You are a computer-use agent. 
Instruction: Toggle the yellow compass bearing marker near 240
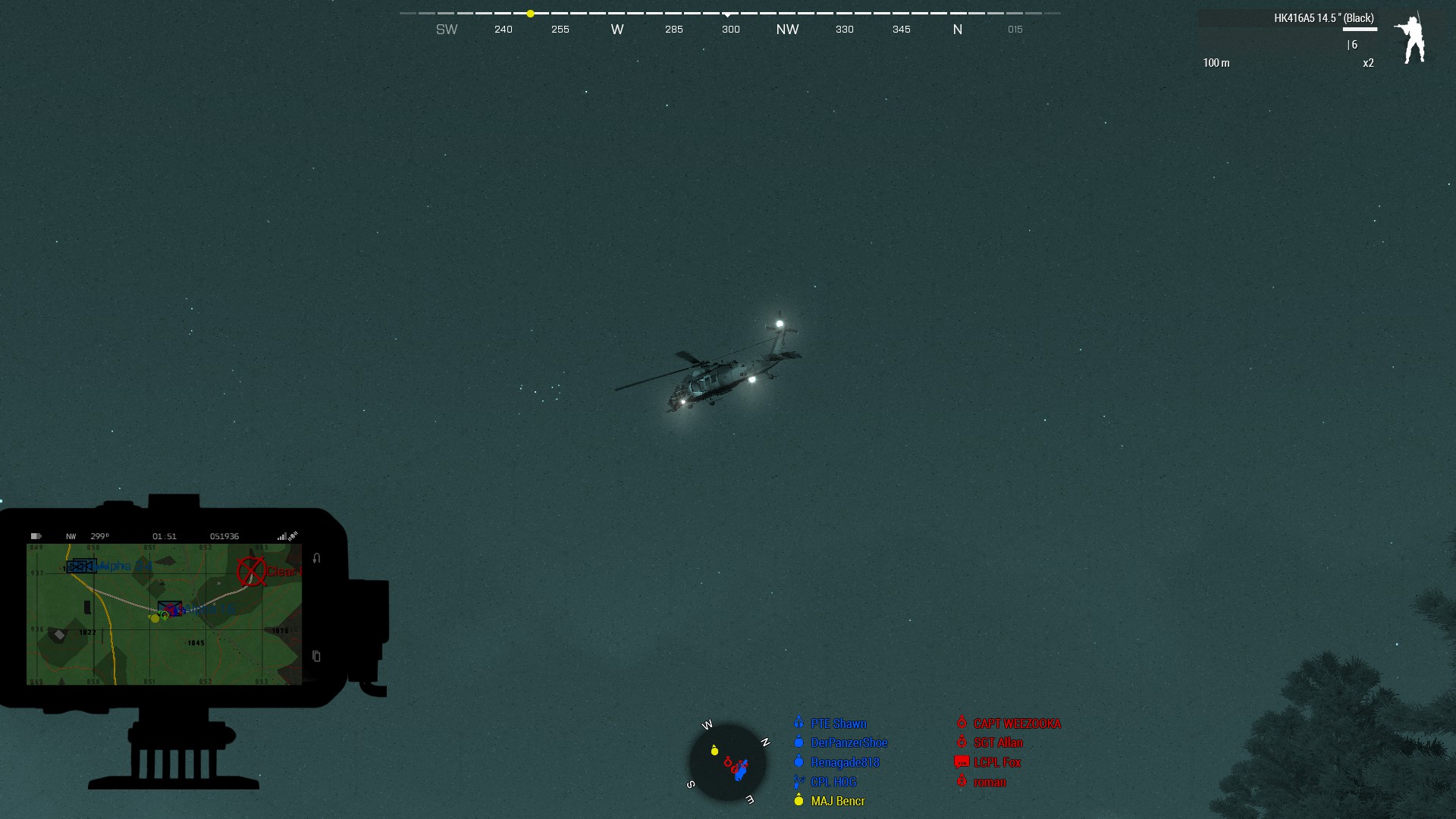click(x=529, y=13)
